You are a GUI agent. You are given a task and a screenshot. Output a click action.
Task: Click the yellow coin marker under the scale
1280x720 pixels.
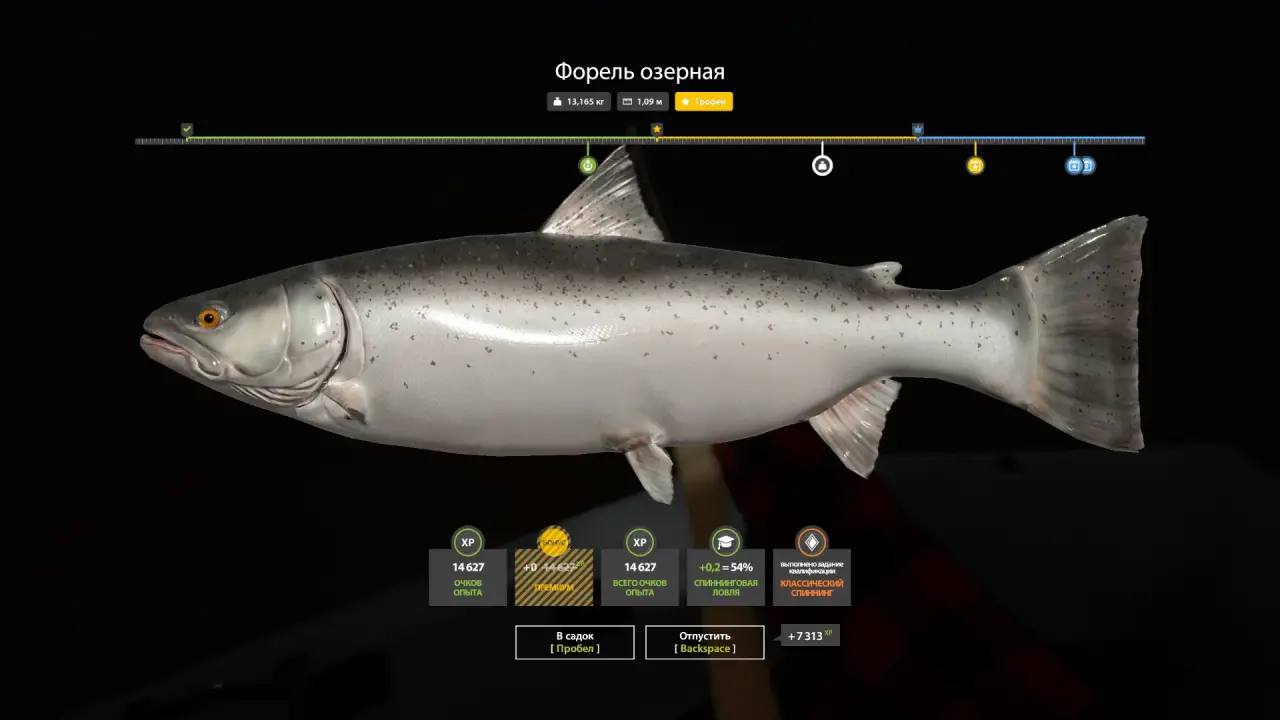(973, 165)
